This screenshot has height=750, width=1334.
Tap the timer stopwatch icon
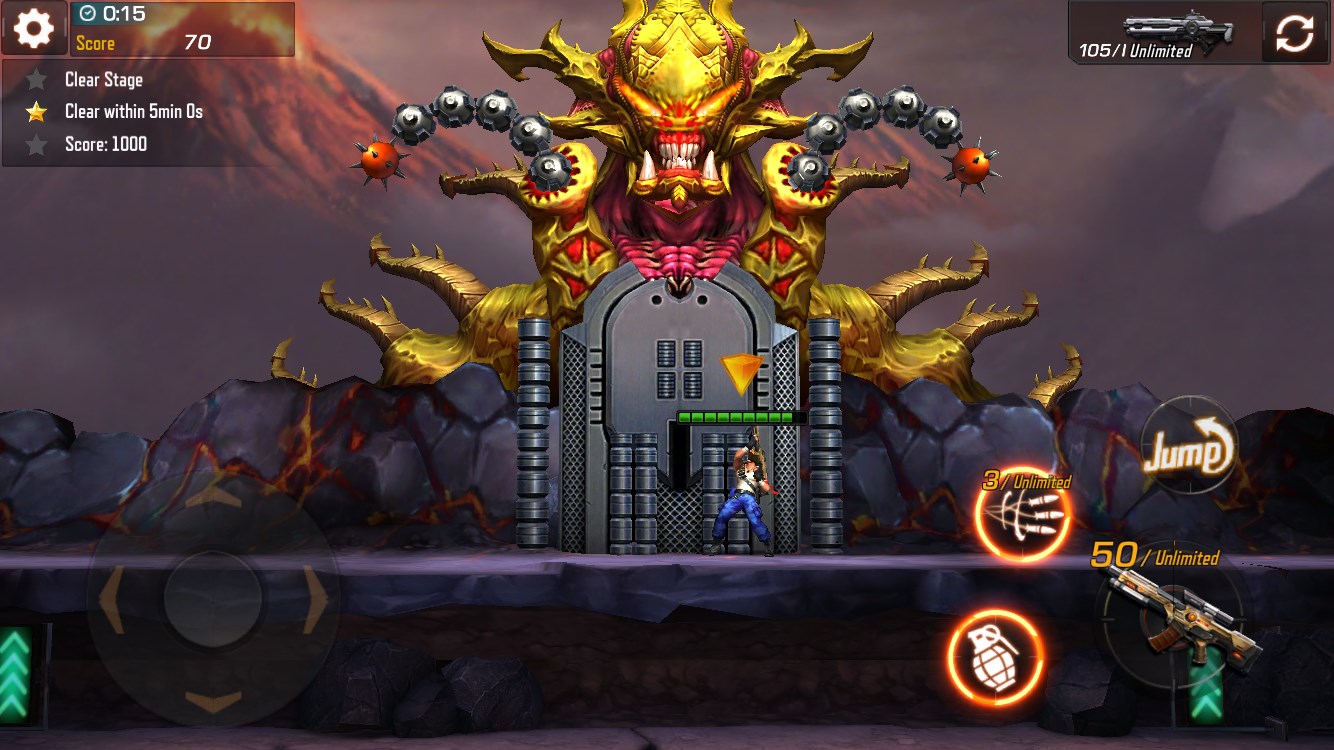pos(90,14)
